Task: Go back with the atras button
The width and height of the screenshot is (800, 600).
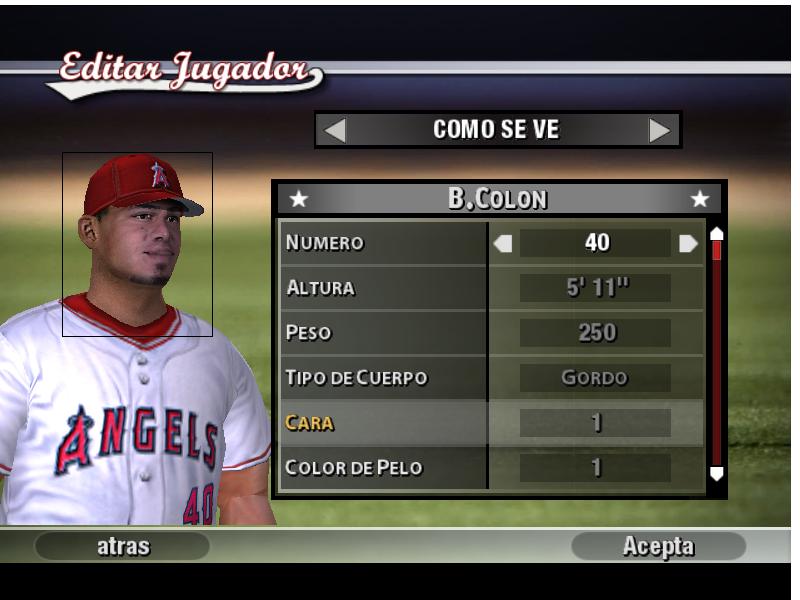Action: (x=122, y=546)
